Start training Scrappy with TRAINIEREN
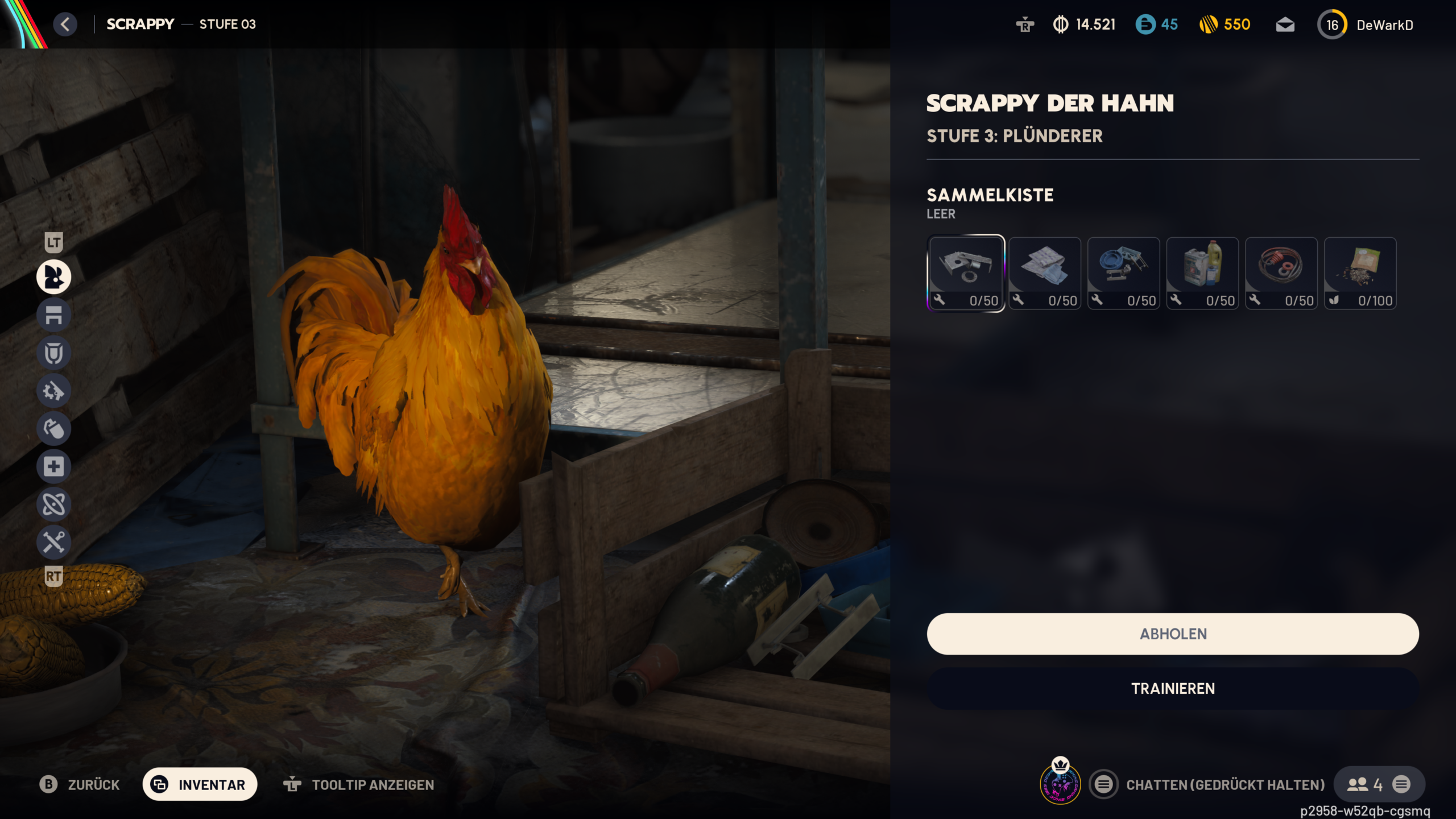This screenshot has height=819, width=1456. tap(1172, 688)
